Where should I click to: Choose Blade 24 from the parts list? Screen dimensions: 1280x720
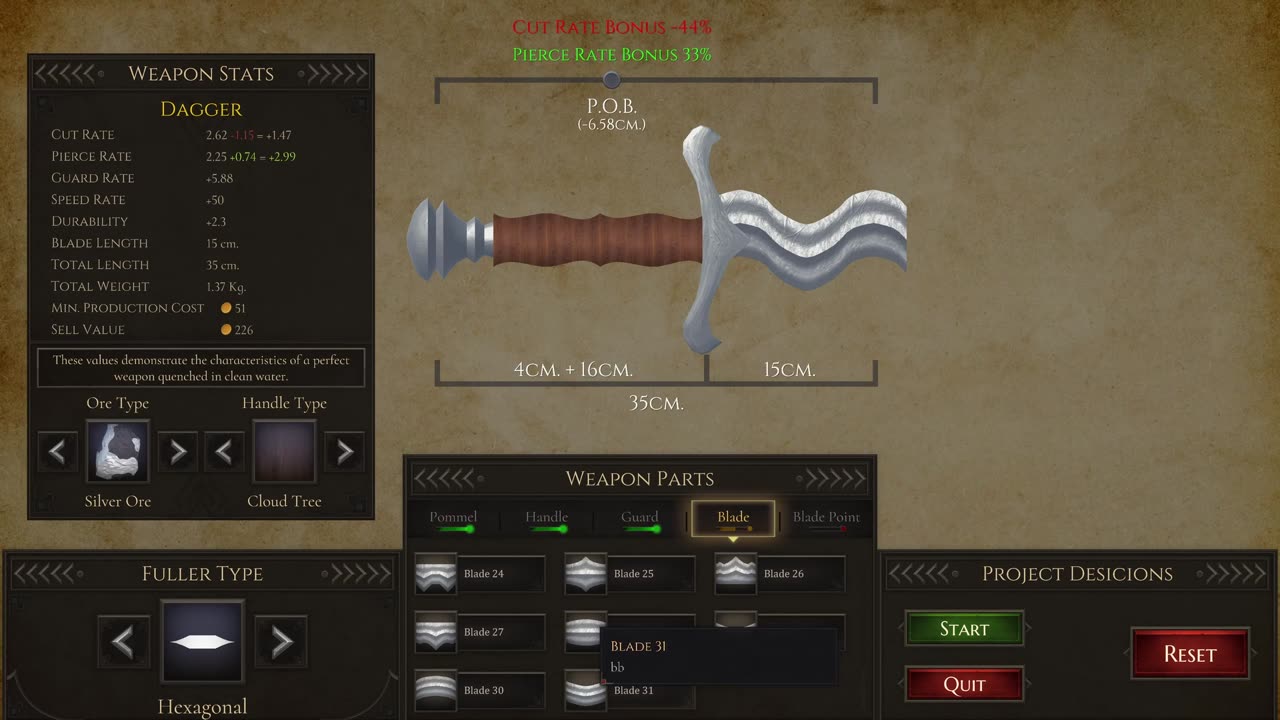480,574
